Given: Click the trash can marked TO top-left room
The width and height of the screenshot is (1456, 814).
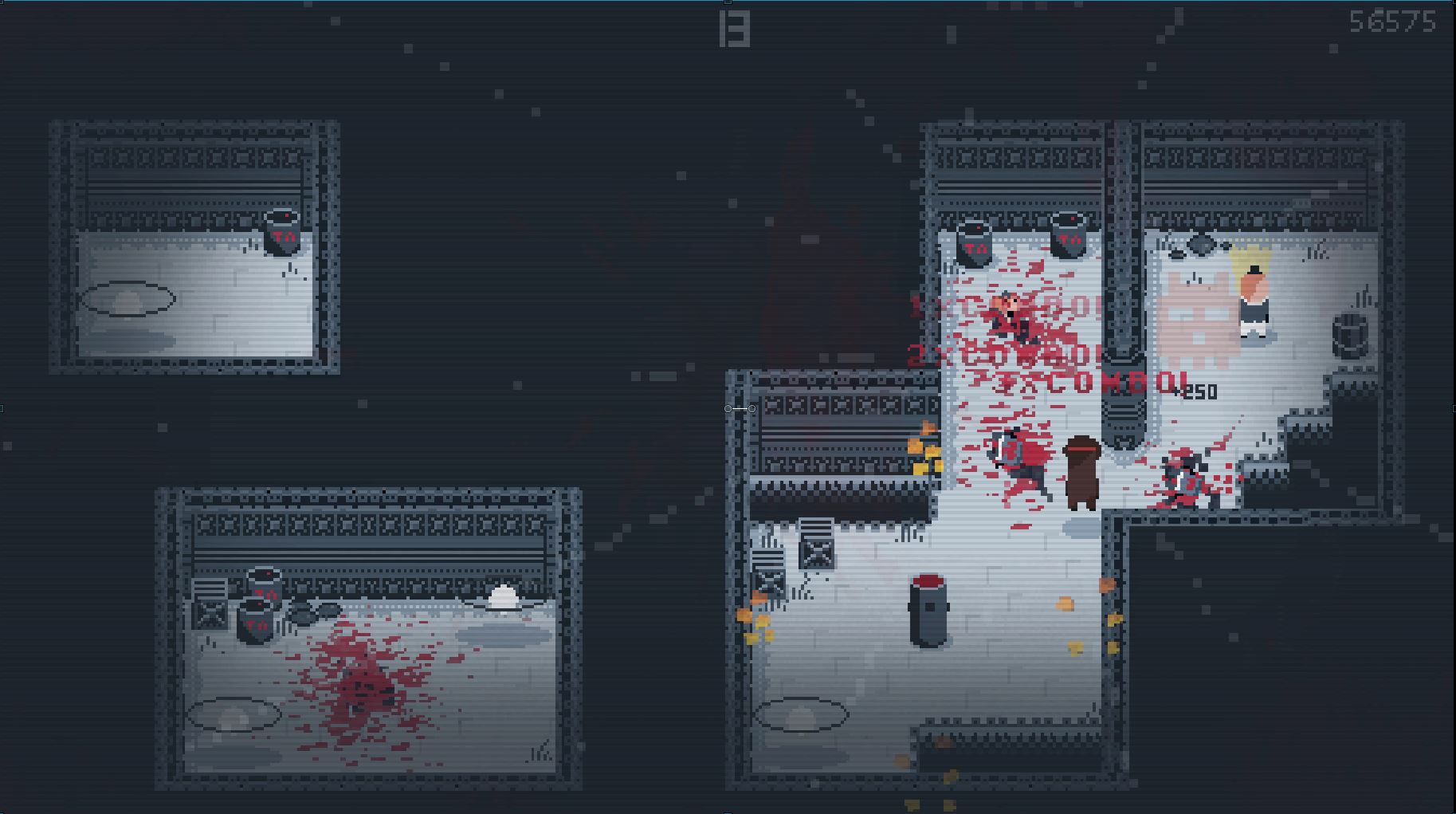Looking at the screenshot, I should 285,237.
